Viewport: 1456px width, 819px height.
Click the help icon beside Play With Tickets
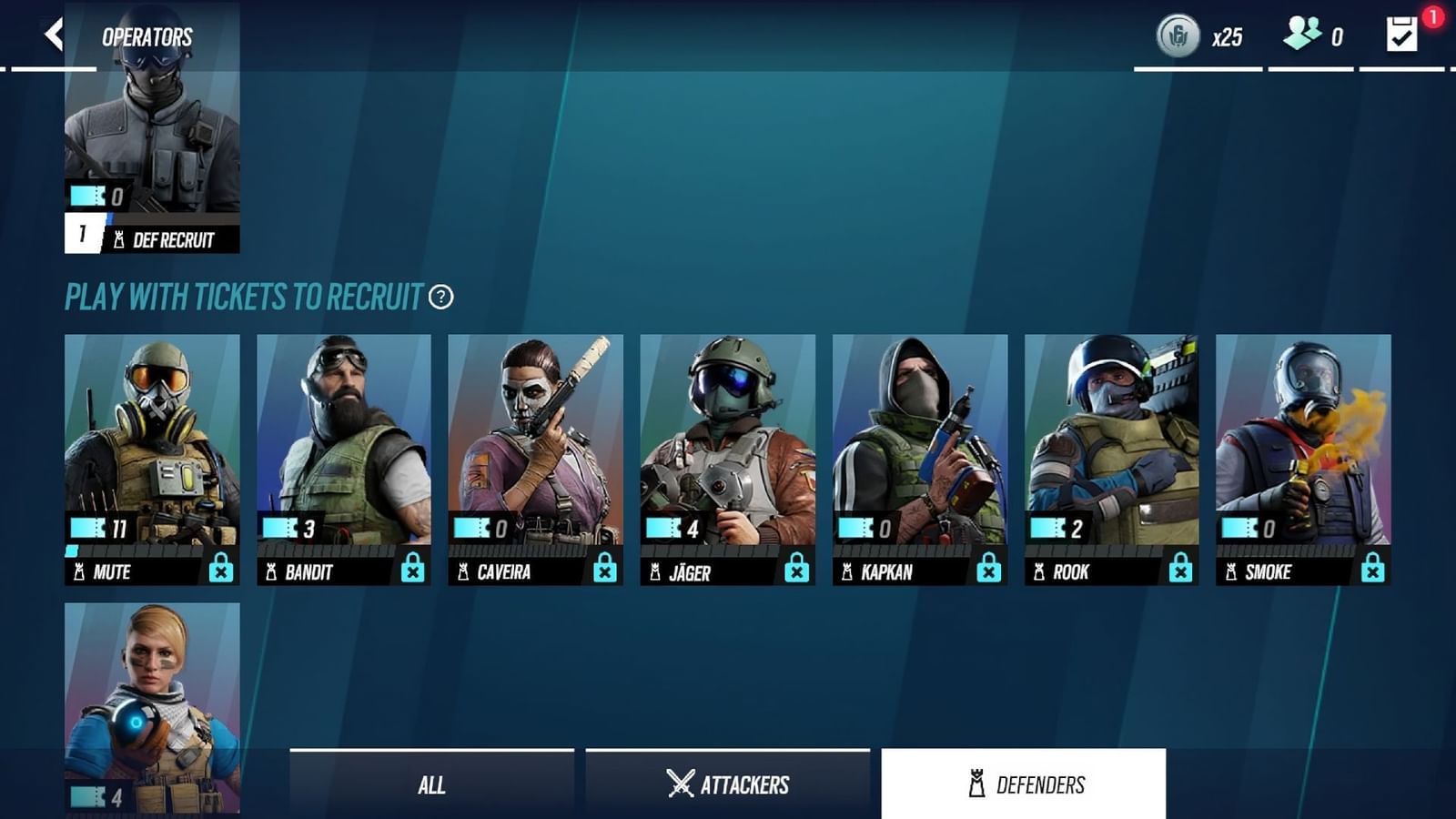click(440, 296)
